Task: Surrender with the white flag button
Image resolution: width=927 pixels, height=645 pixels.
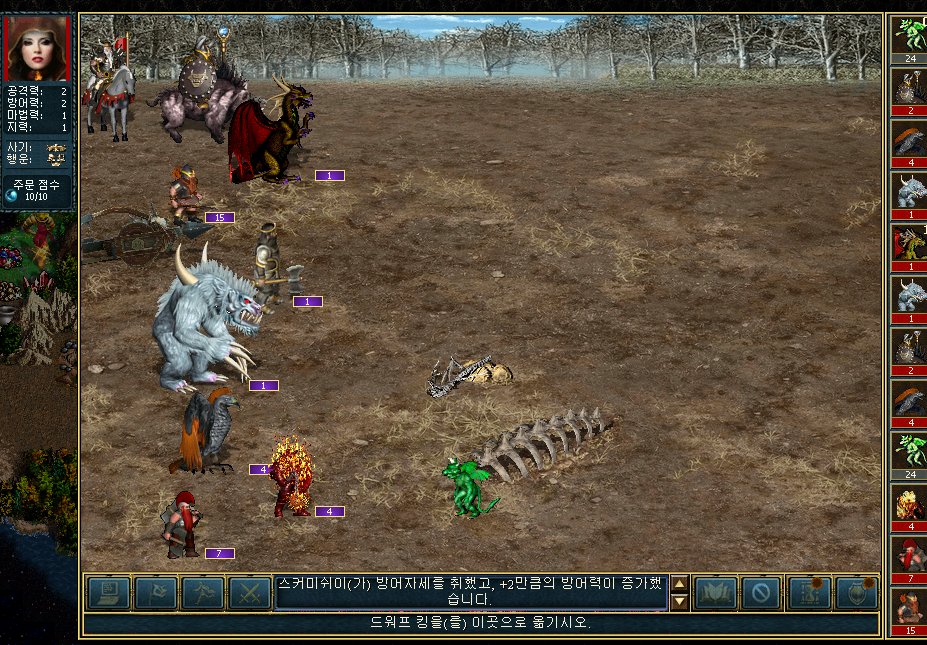Action: pos(156,593)
